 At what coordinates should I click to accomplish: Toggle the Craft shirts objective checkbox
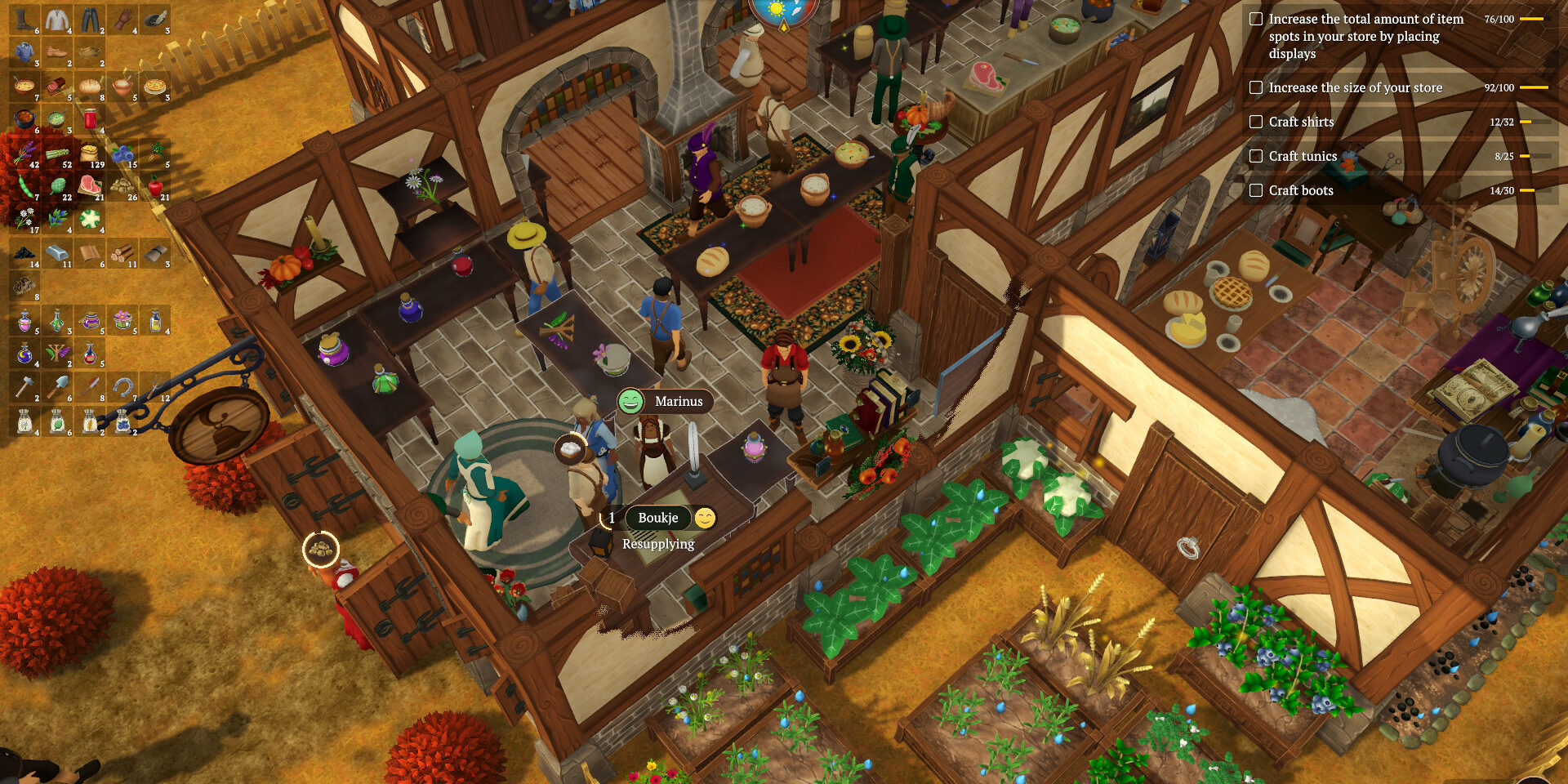pos(1256,122)
